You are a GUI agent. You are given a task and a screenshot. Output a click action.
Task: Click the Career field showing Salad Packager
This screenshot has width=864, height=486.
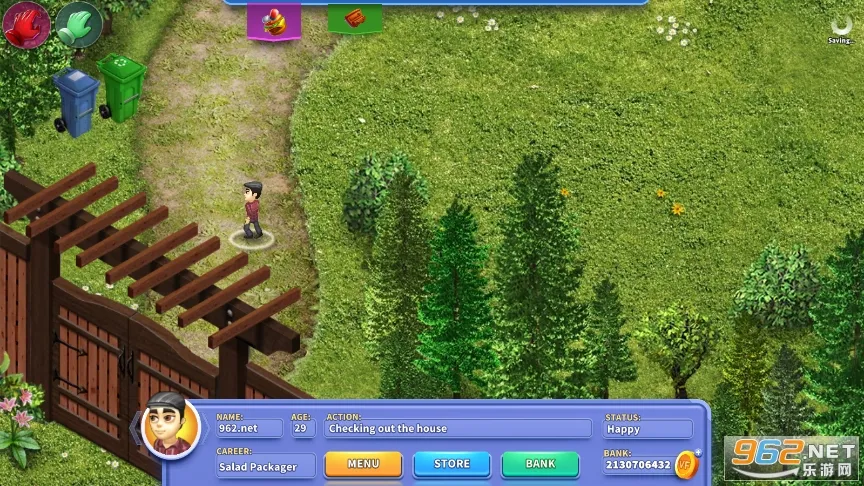pos(265,466)
